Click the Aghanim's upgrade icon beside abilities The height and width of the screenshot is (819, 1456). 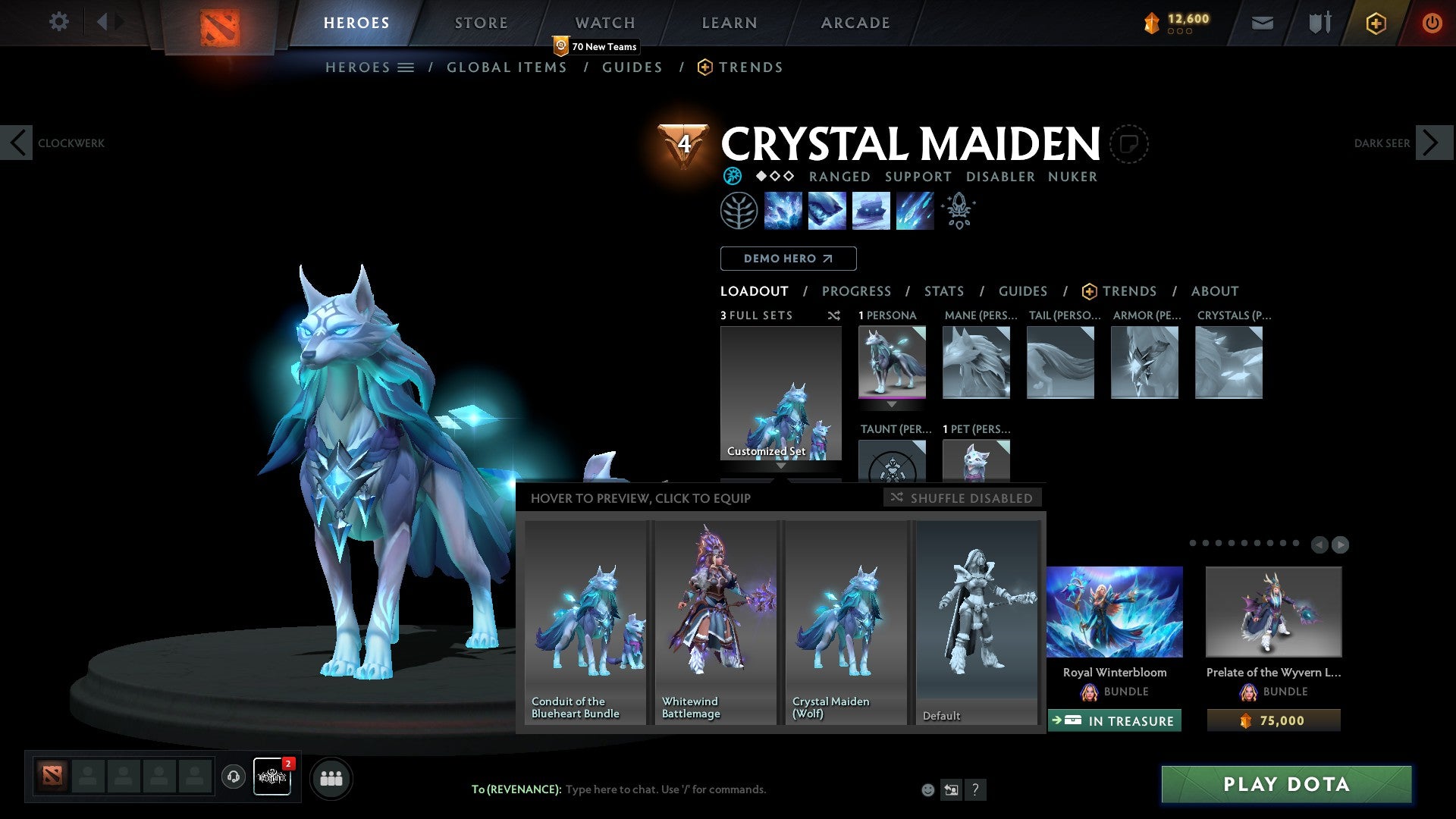(957, 209)
